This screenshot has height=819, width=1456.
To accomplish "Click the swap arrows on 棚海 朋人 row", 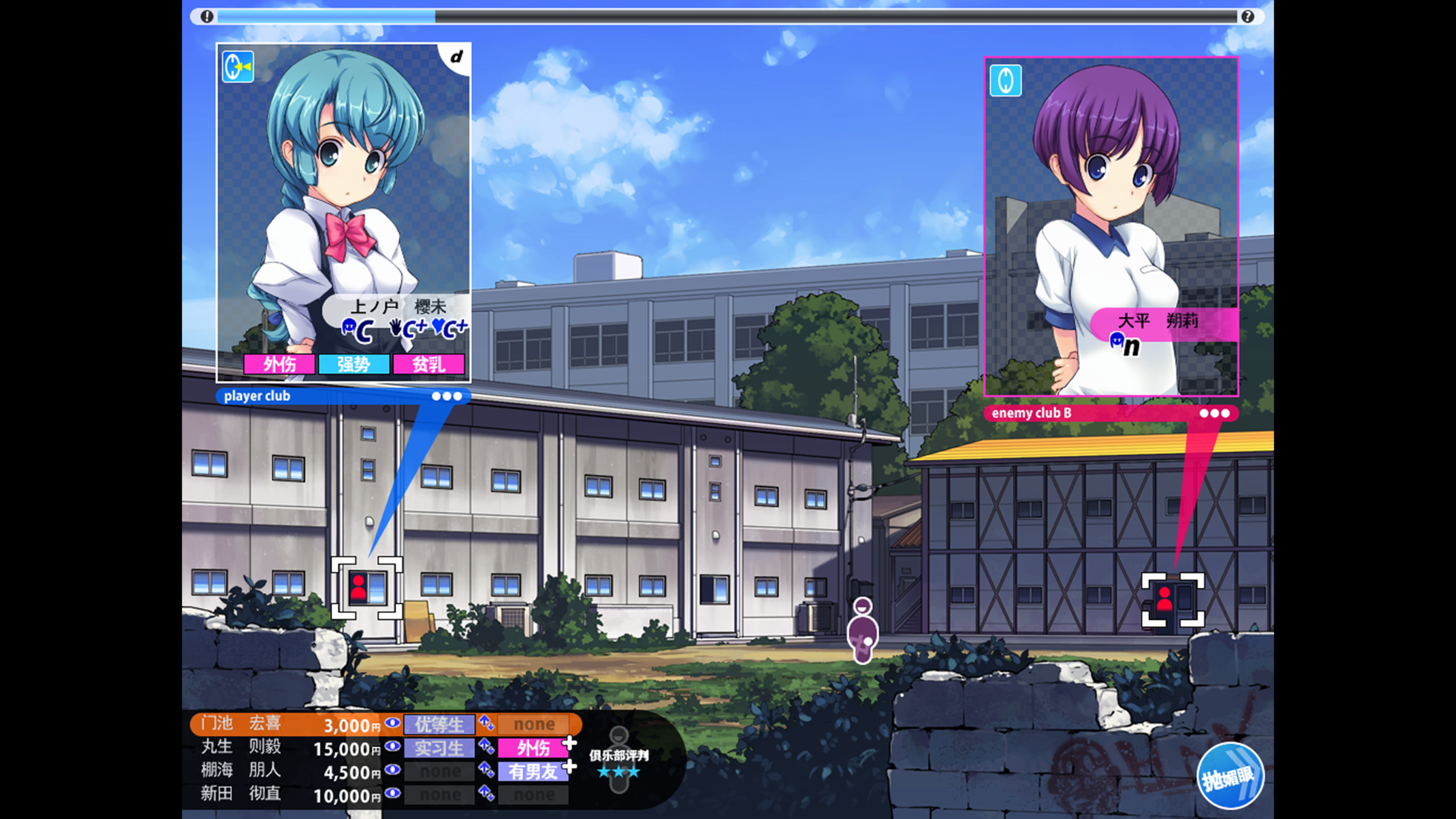I will click(486, 770).
